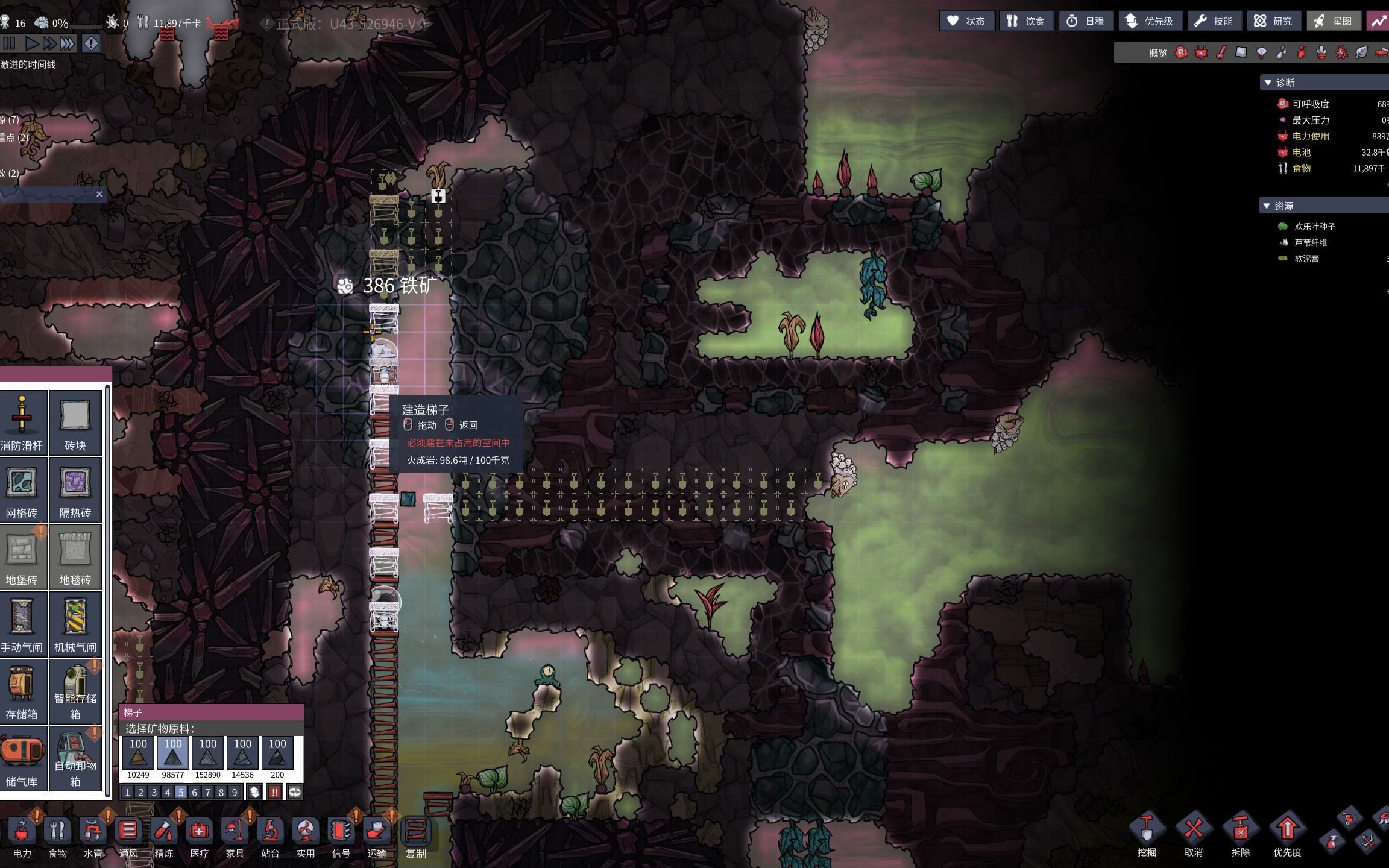Choose the 隔热砖 insulated tile

pos(75,489)
